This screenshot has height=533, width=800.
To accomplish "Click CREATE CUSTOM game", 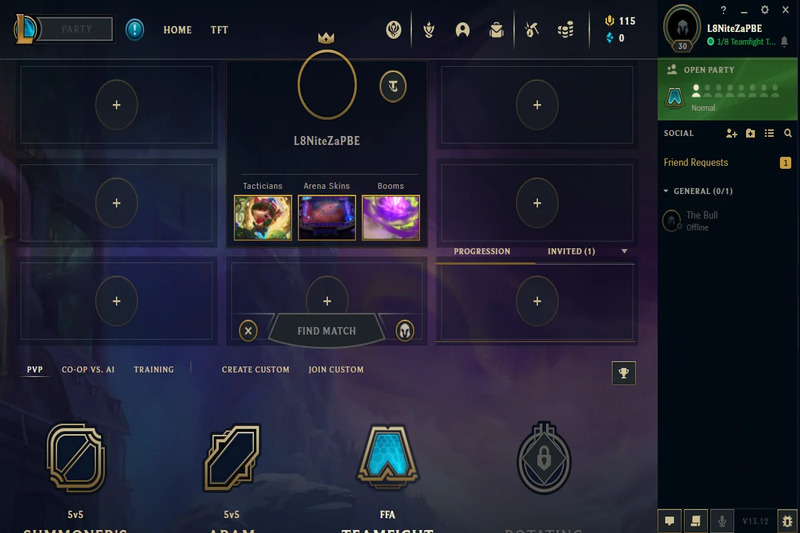I will pyautogui.click(x=256, y=370).
